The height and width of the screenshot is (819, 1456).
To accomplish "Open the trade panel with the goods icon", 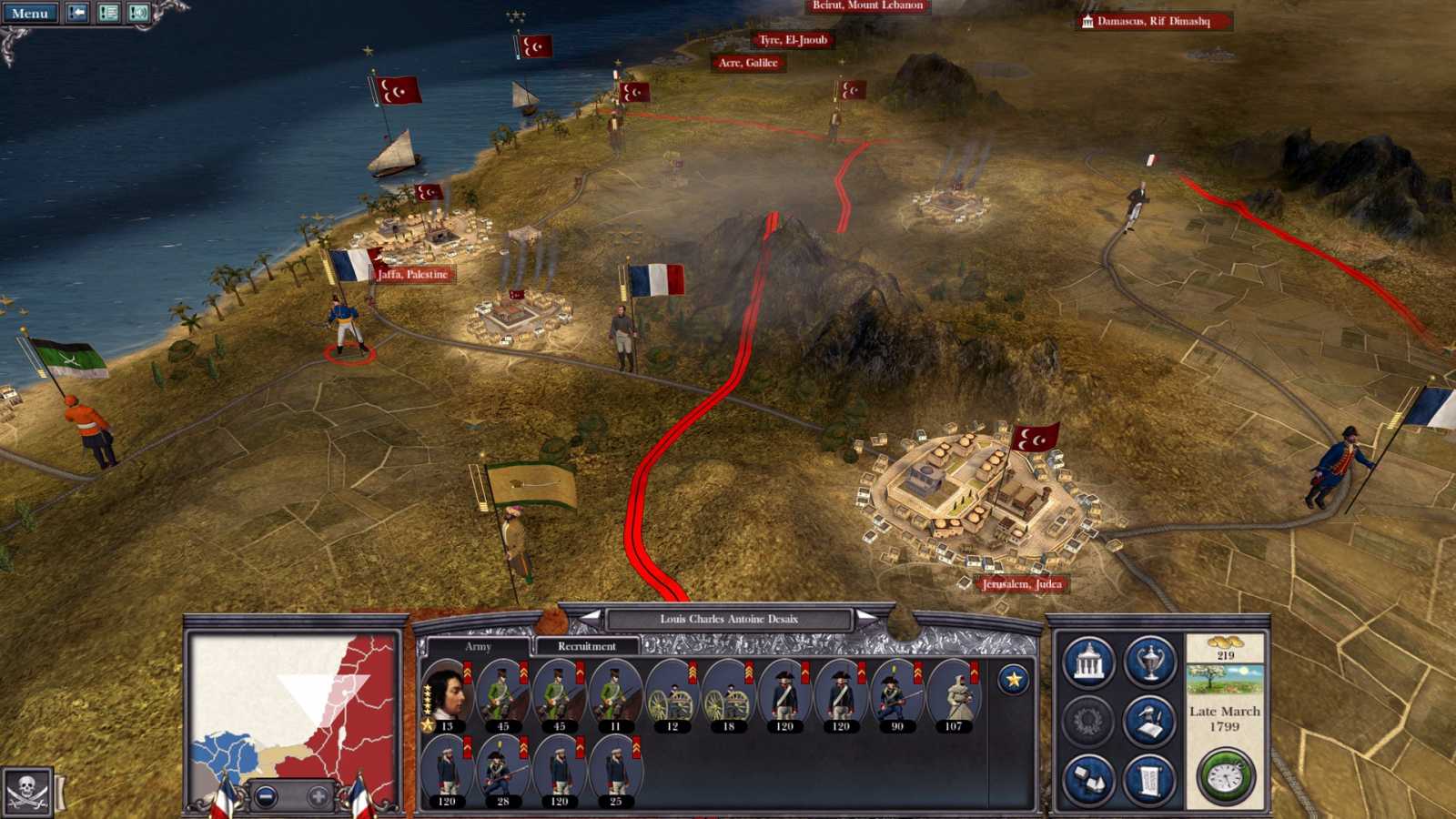I will 1087,778.
